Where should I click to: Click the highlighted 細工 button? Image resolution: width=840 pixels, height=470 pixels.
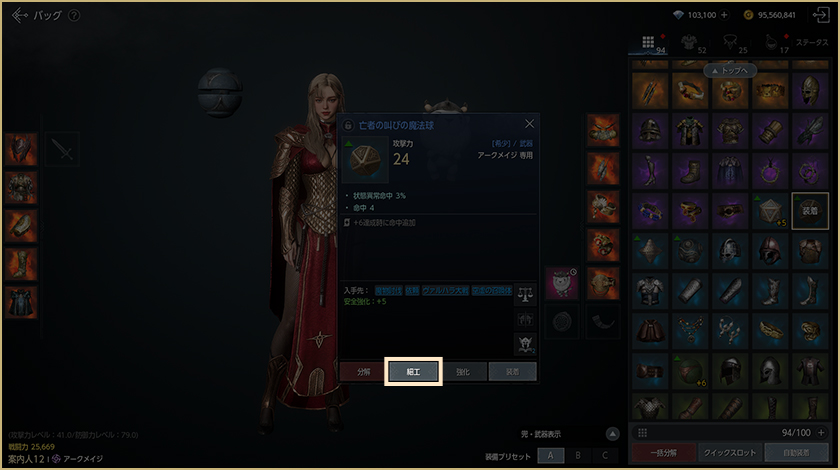413,371
